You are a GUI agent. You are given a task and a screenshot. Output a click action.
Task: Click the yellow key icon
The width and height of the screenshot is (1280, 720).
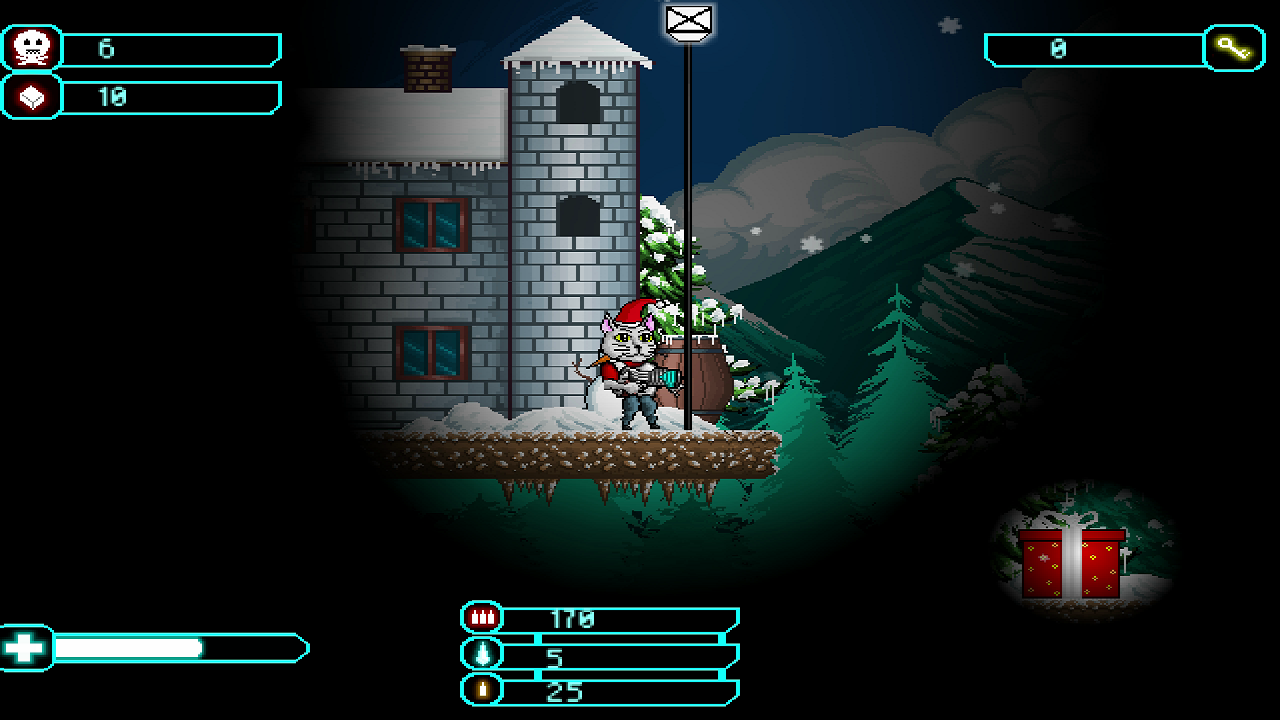click(x=1237, y=46)
